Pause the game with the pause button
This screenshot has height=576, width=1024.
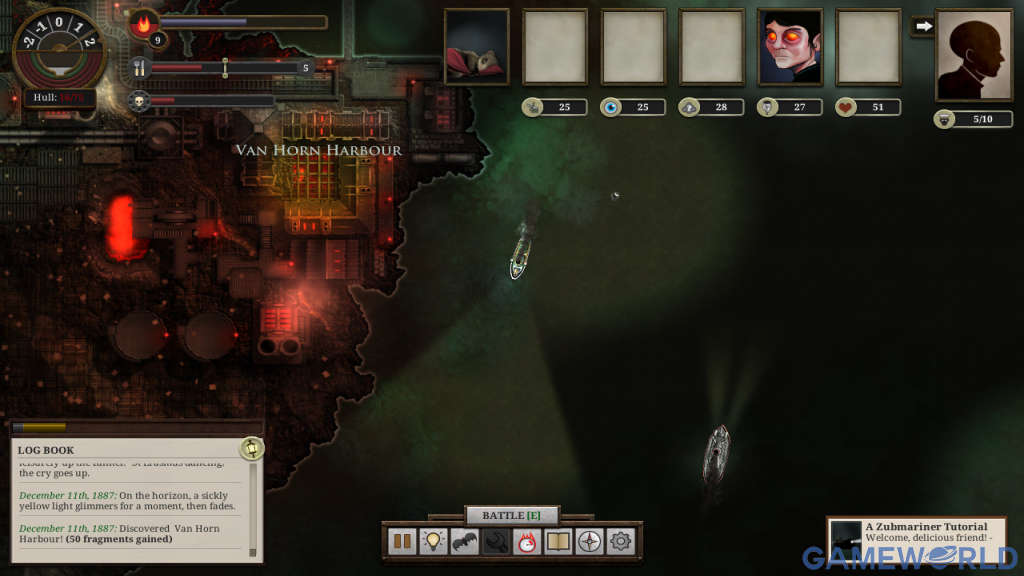click(403, 542)
